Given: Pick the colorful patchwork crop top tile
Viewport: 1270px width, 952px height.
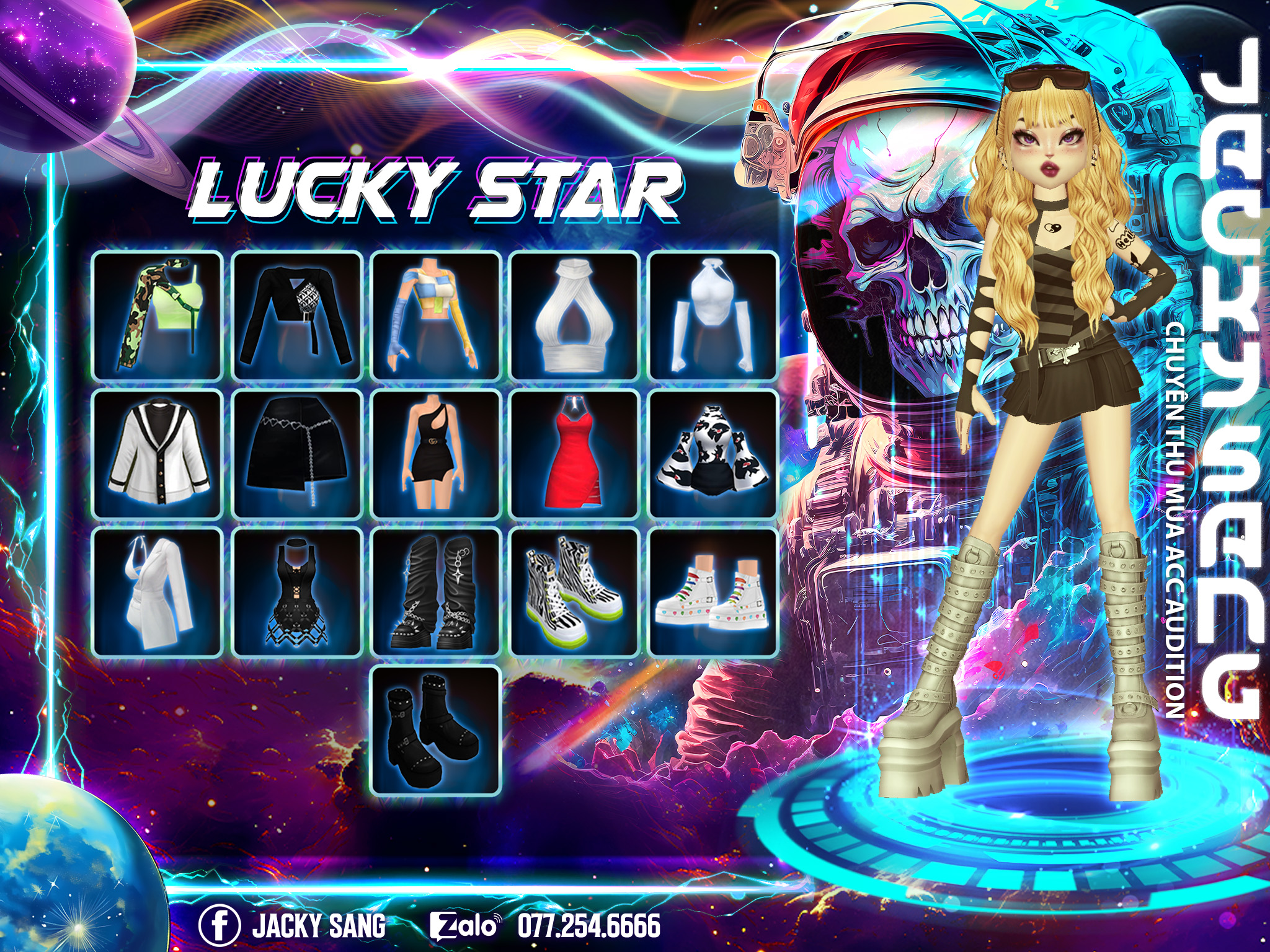Looking at the screenshot, I should [x=436, y=316].
